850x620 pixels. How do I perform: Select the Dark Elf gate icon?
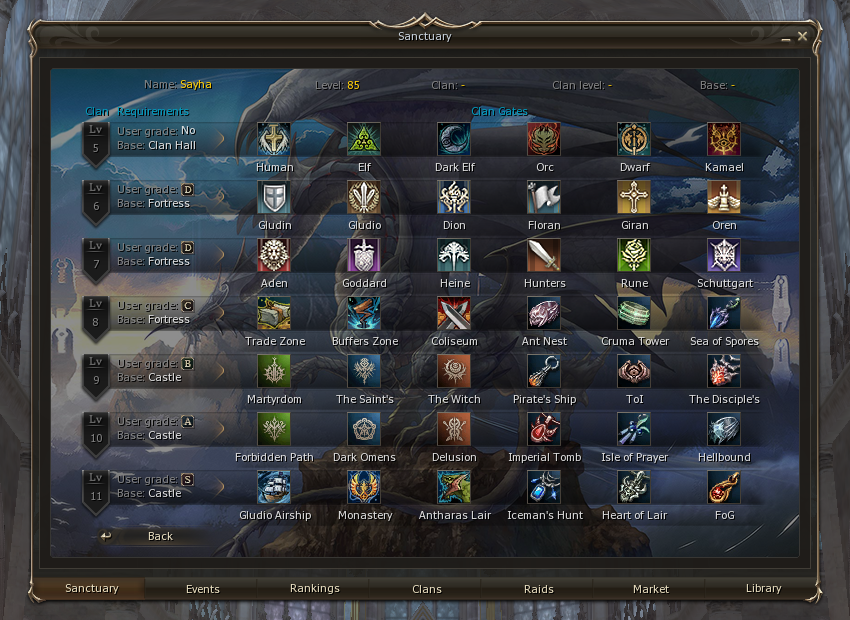[454, 139]
